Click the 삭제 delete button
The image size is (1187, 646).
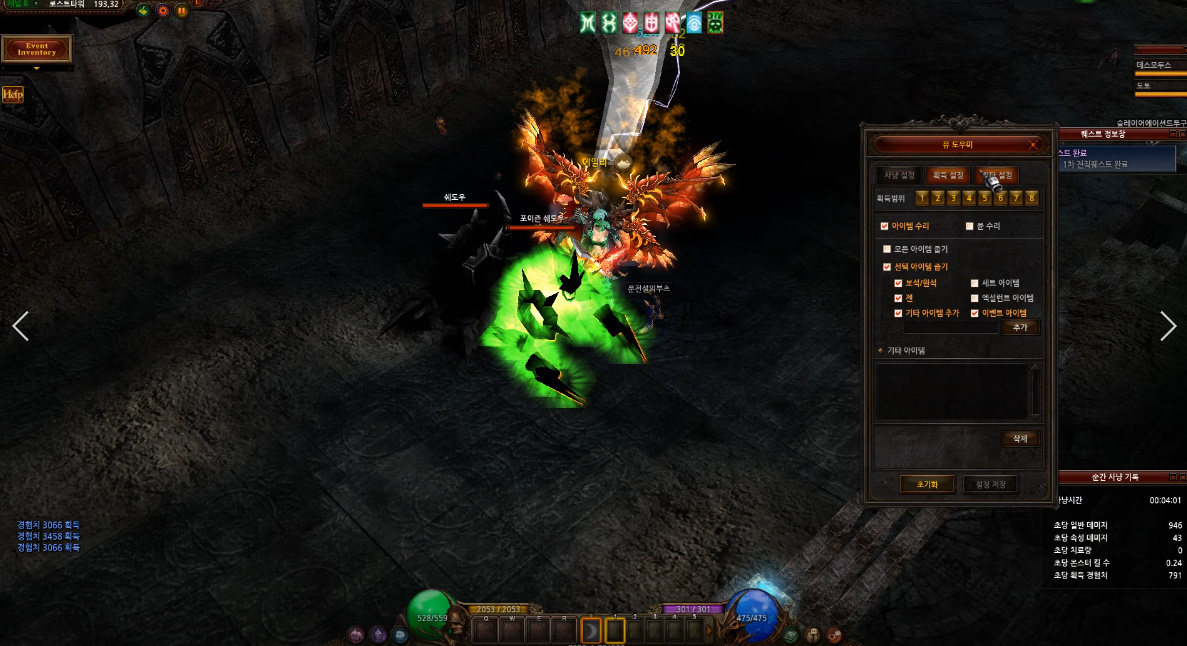pyautogui.click(x=1020, y=438)
